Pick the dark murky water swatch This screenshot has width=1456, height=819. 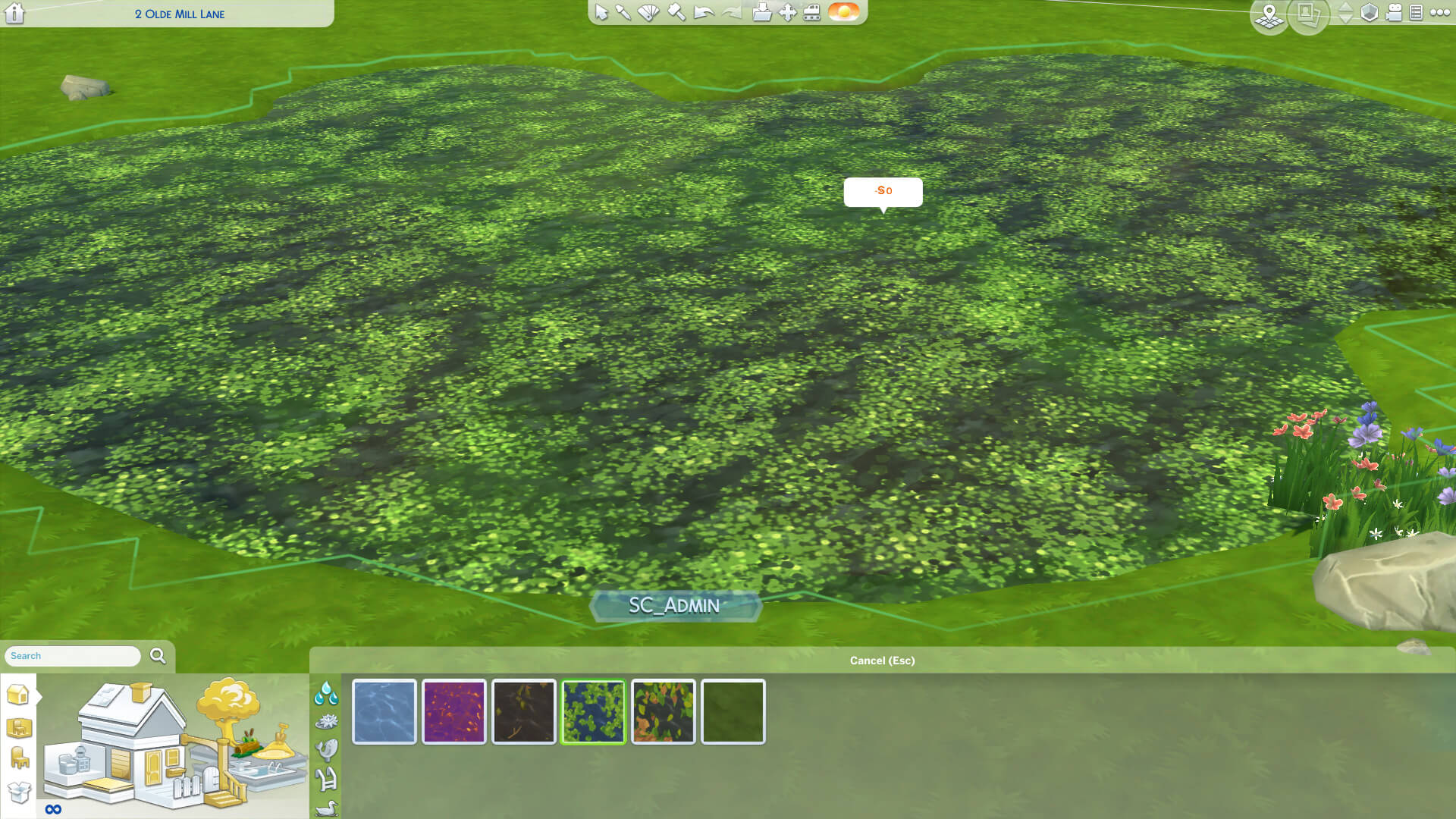coord(524,711)
